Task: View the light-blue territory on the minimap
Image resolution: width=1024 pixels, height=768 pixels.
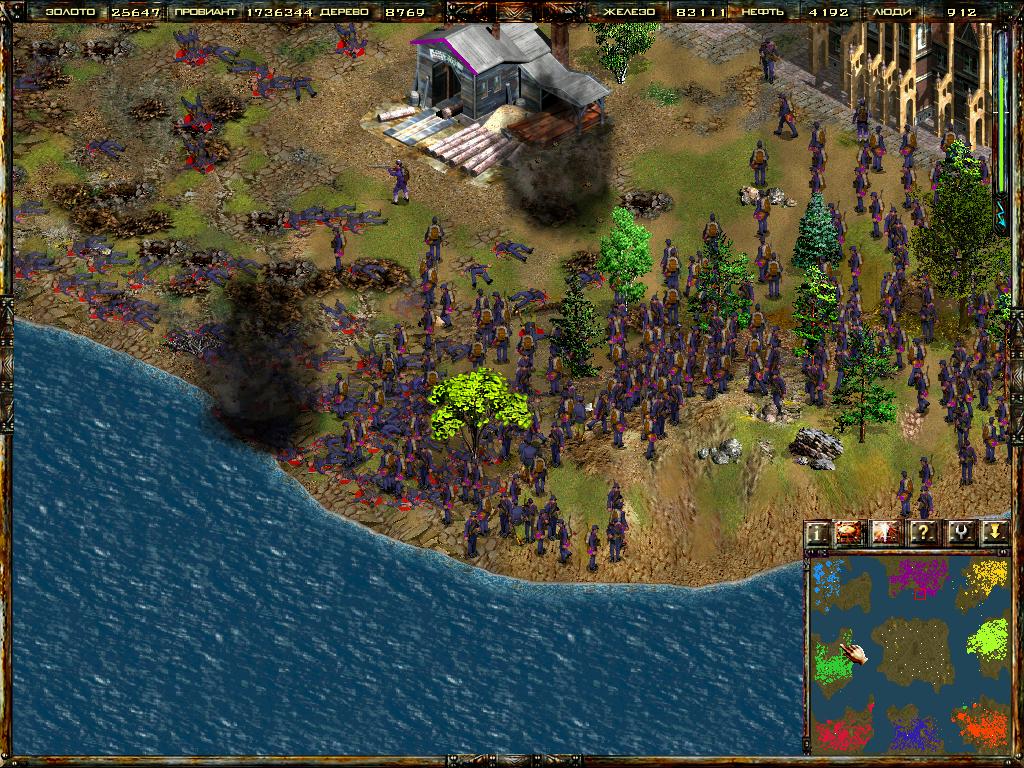Action: click(829, 578)
